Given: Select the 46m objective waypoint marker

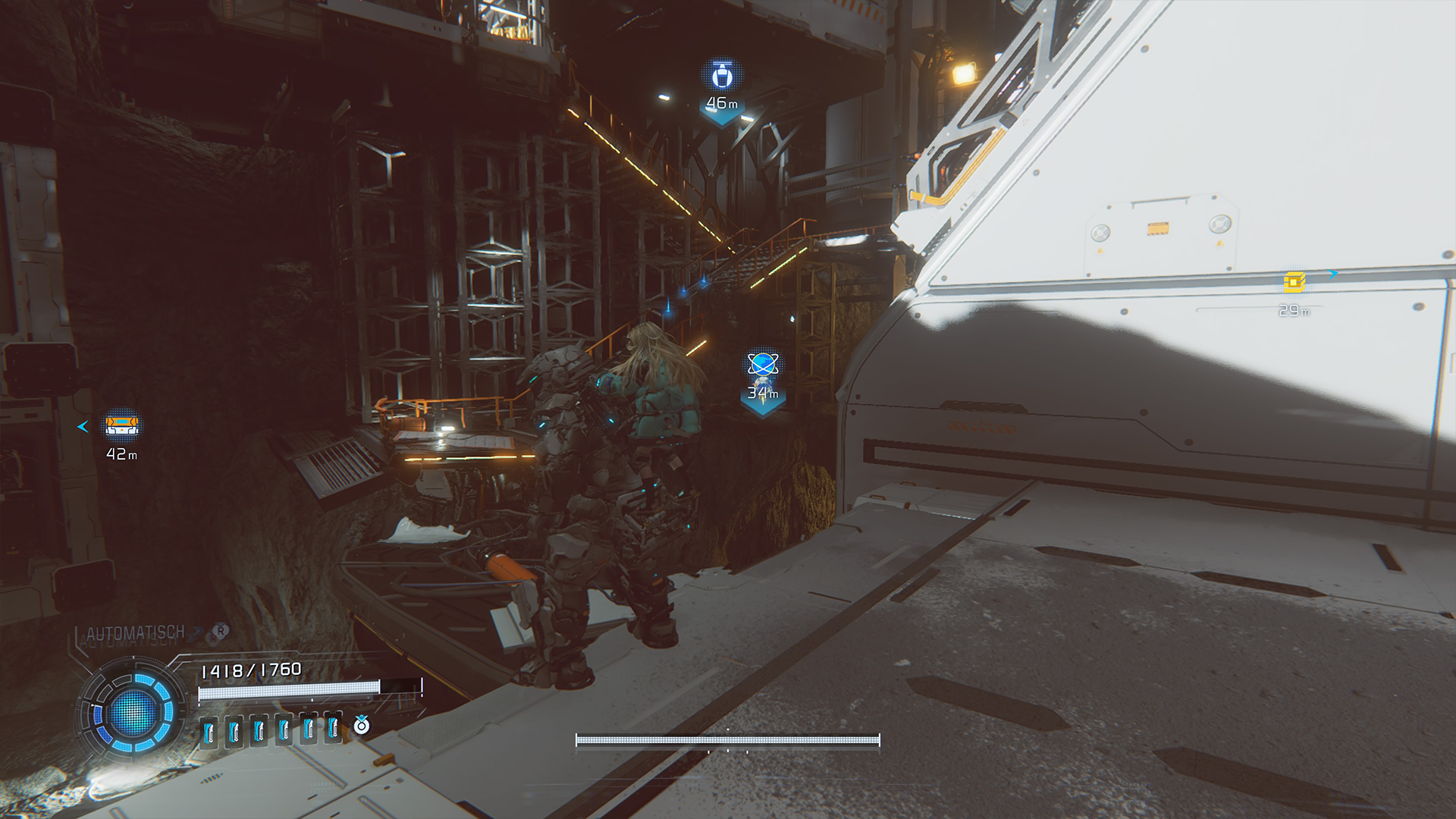Looking at the screenshot, I should 722,77.
